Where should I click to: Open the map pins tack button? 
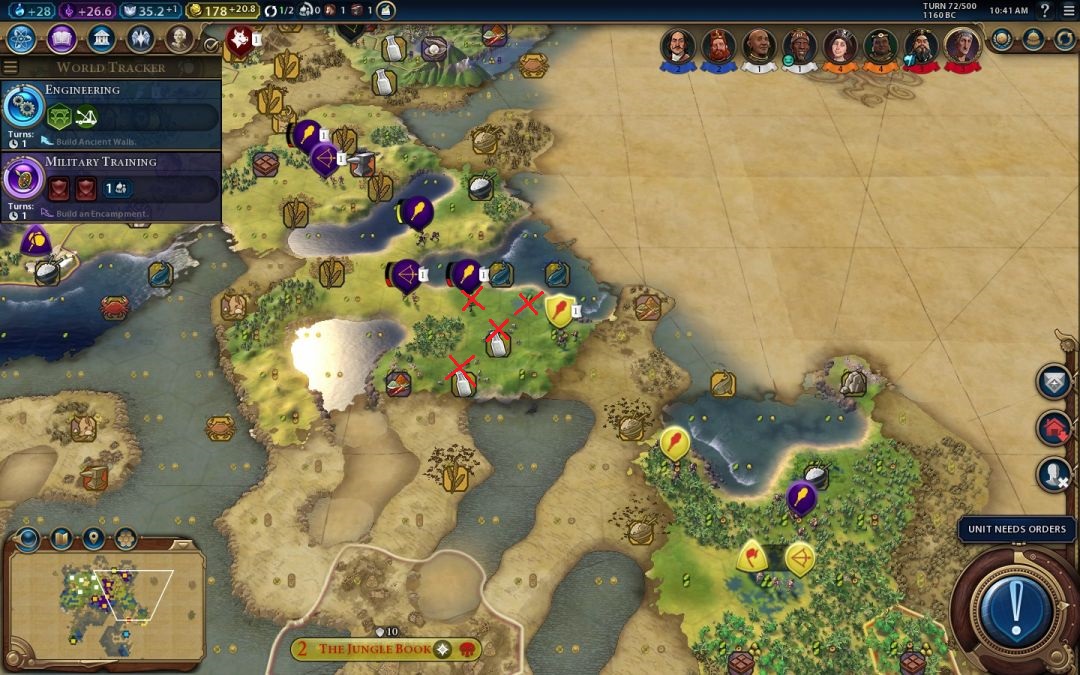coord(93,539)
